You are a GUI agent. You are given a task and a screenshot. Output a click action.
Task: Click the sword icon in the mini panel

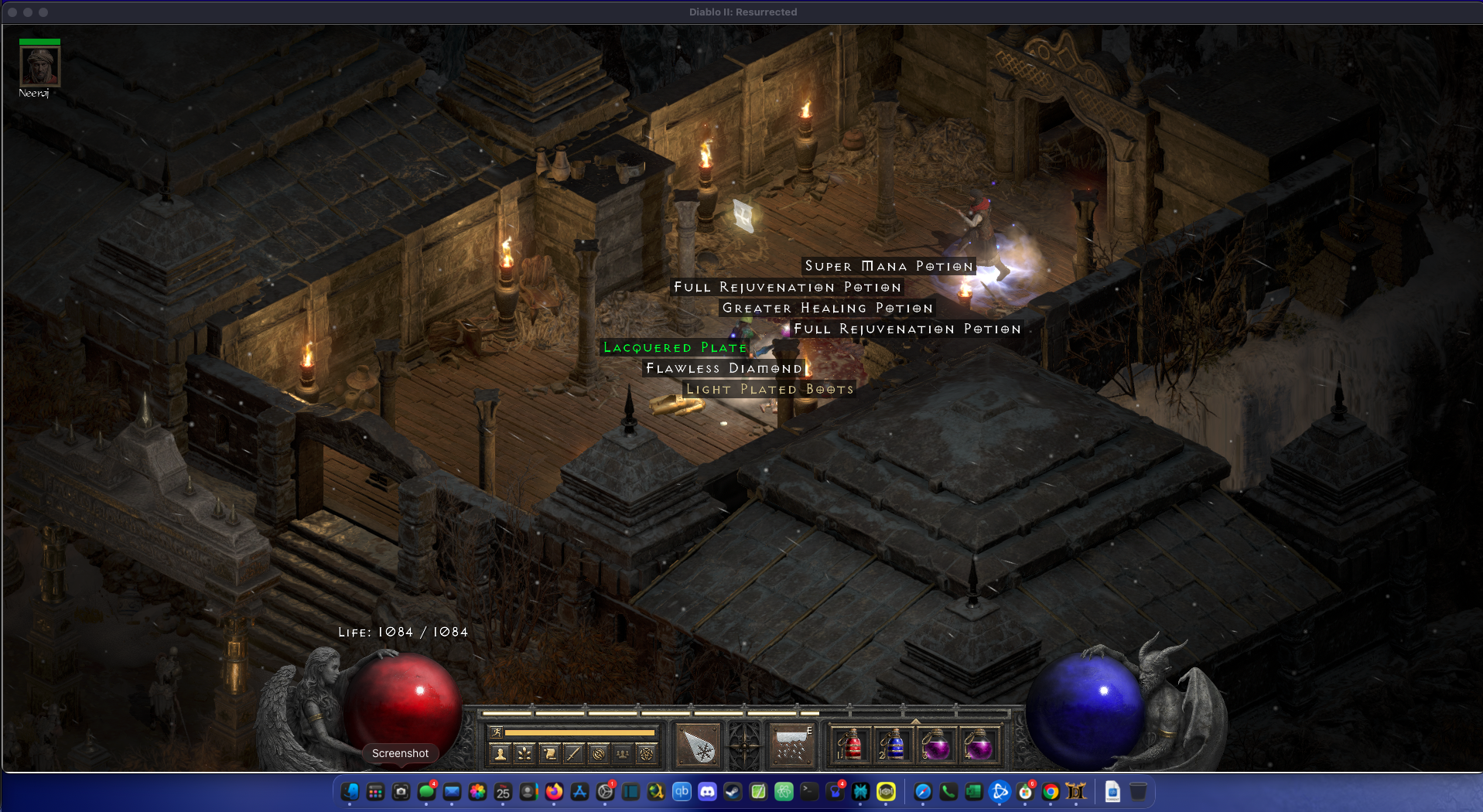[x=573, y=753]
